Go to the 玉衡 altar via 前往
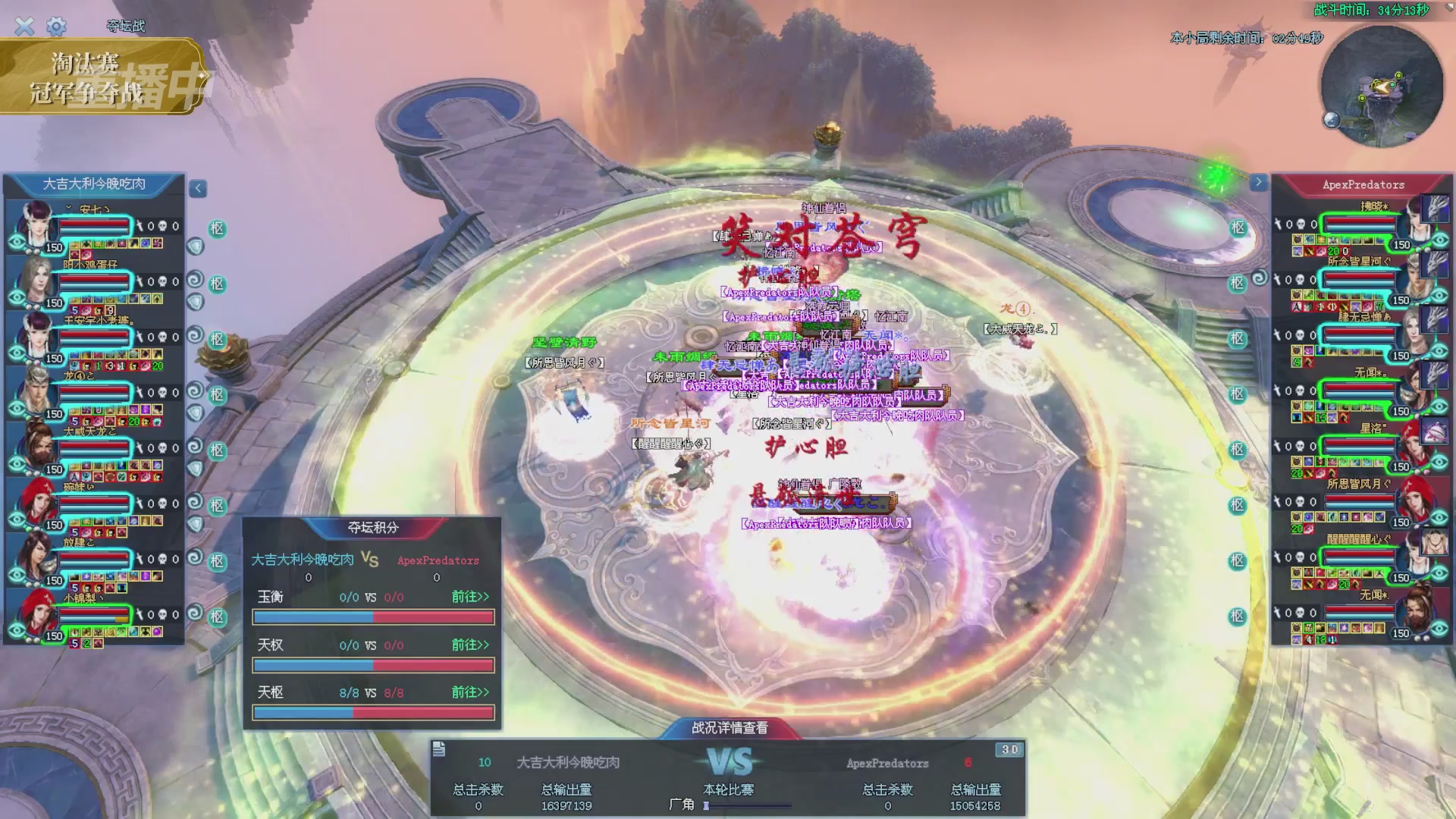Viewport: 1456px width, 819px height. coord(470,597)
